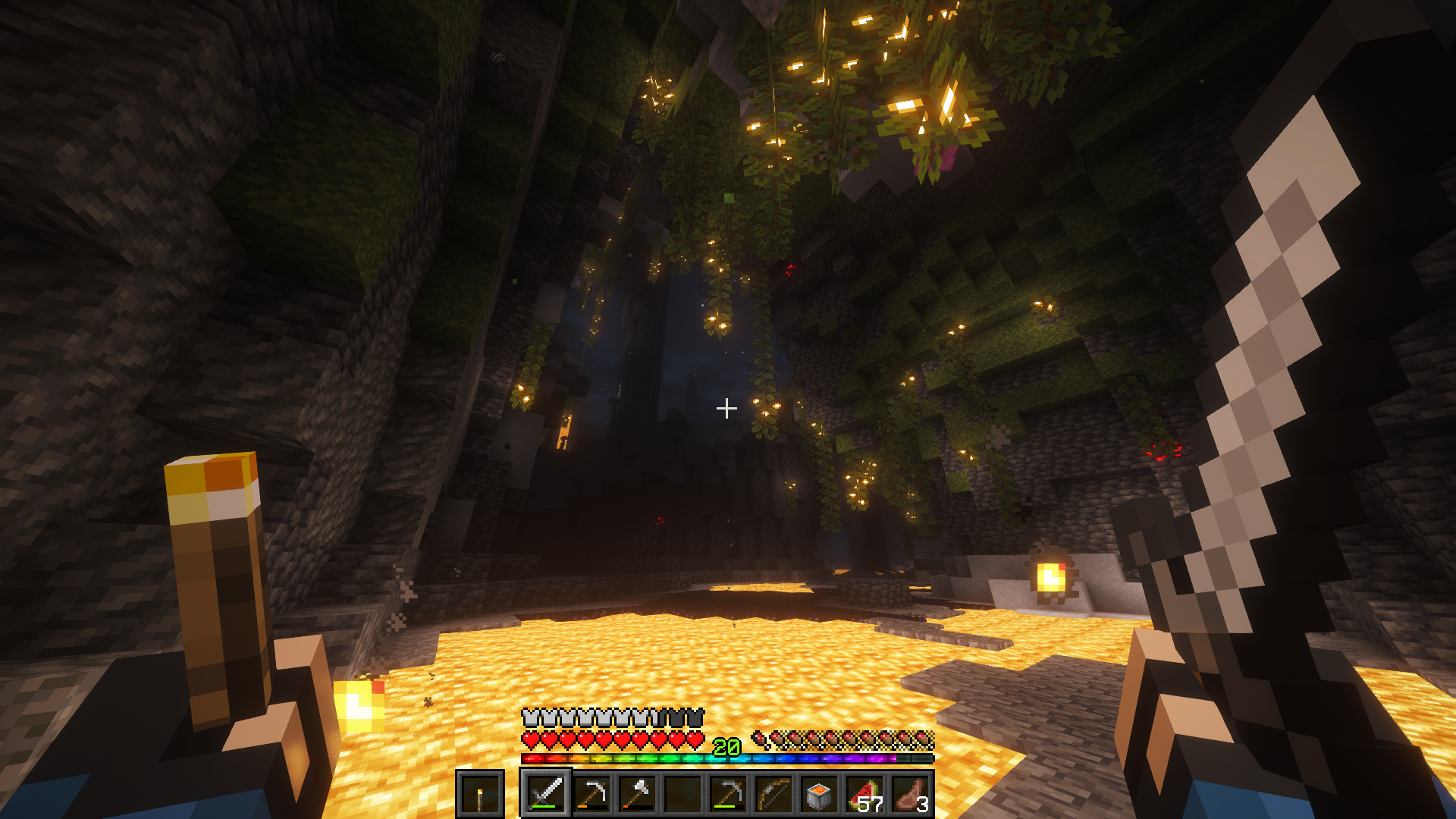Select the pickaxe with orange durability bar
The height and width of the screenshot is (819, 1456).
point(591,794)
